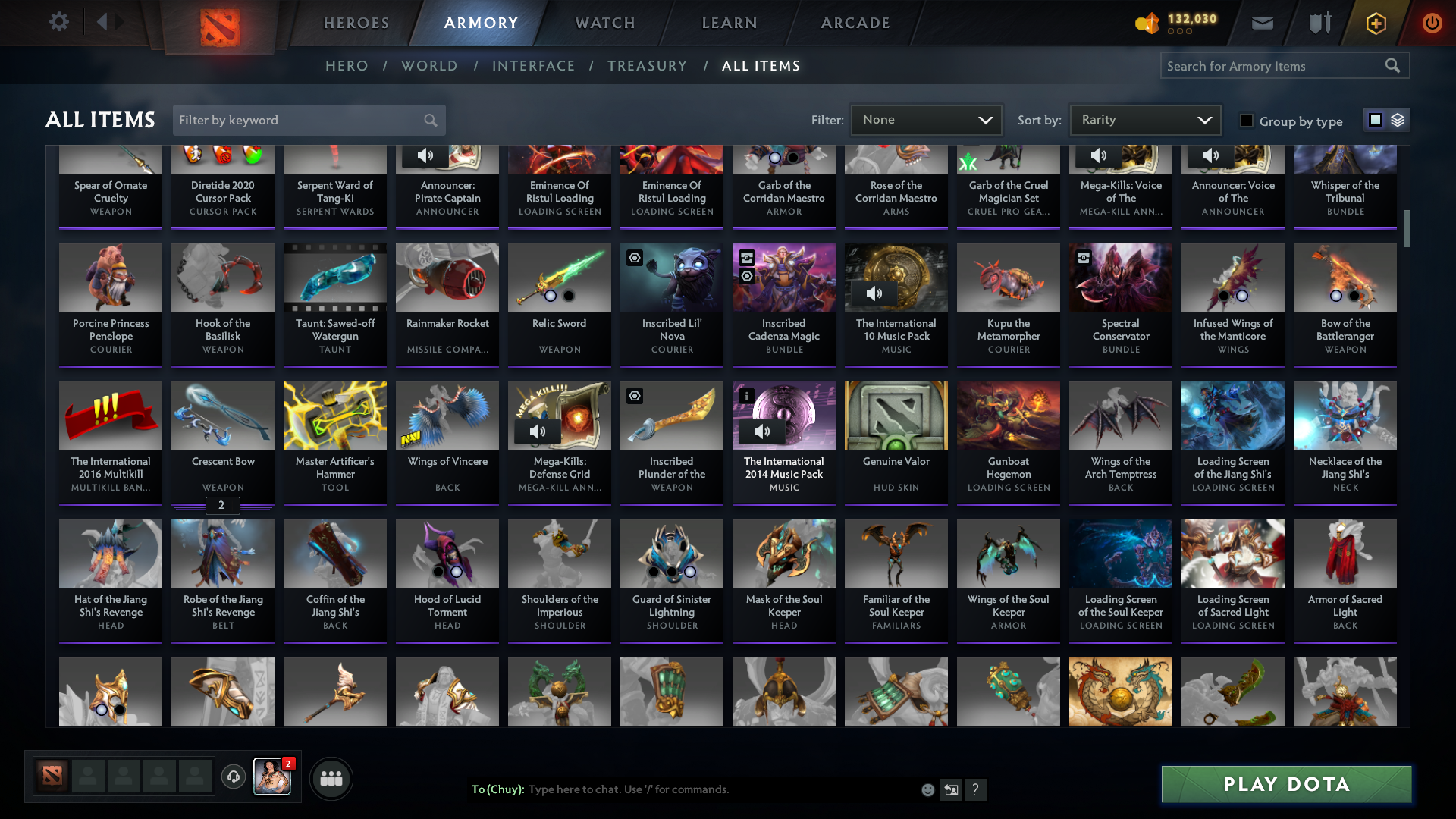Viewport: 1456px width, 819px height.
Task: Open the friends list icon near party slots
Action: point(331,778)
